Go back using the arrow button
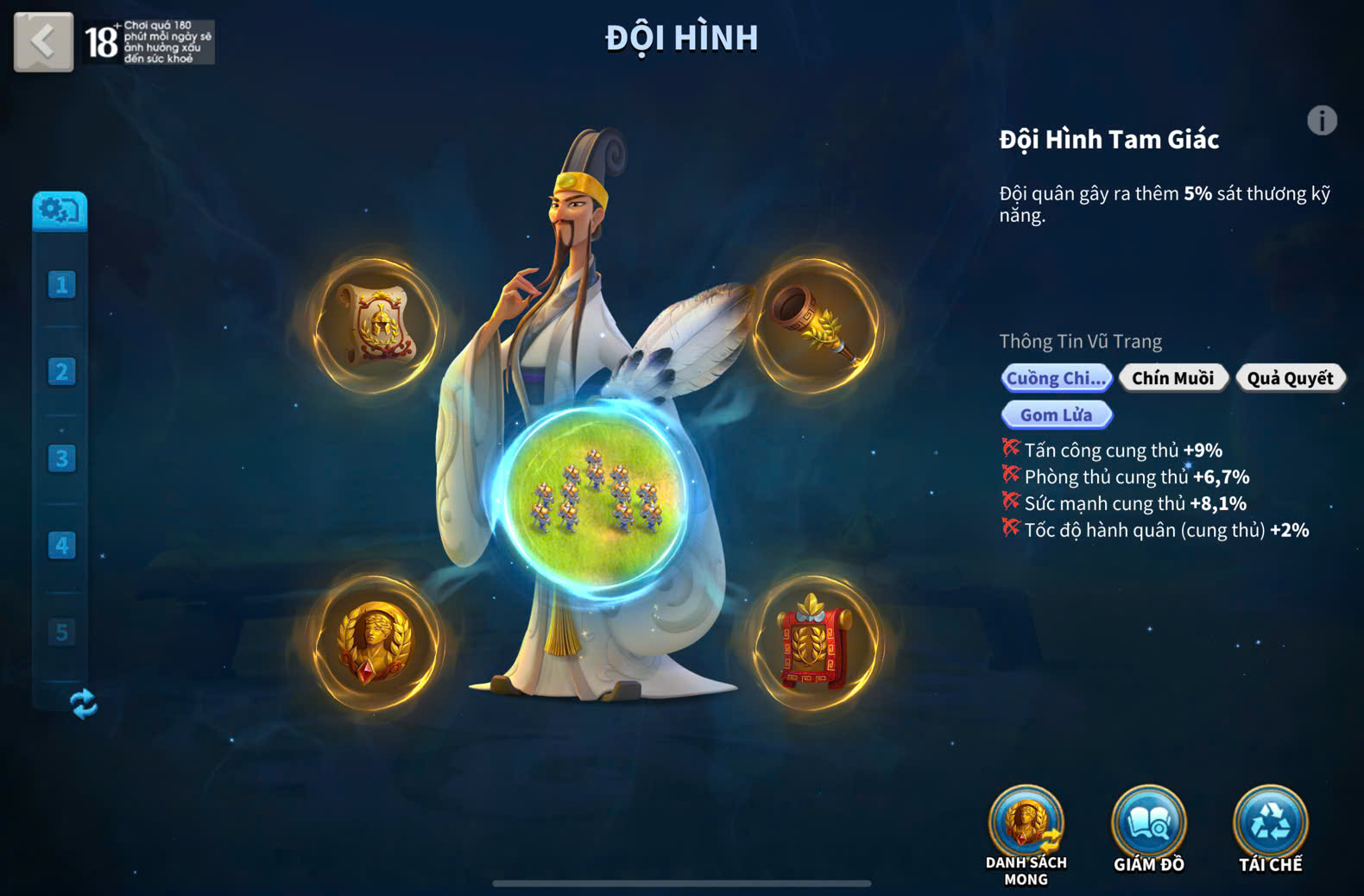This screenshot has width=1364, height=896. pos(43,41)
